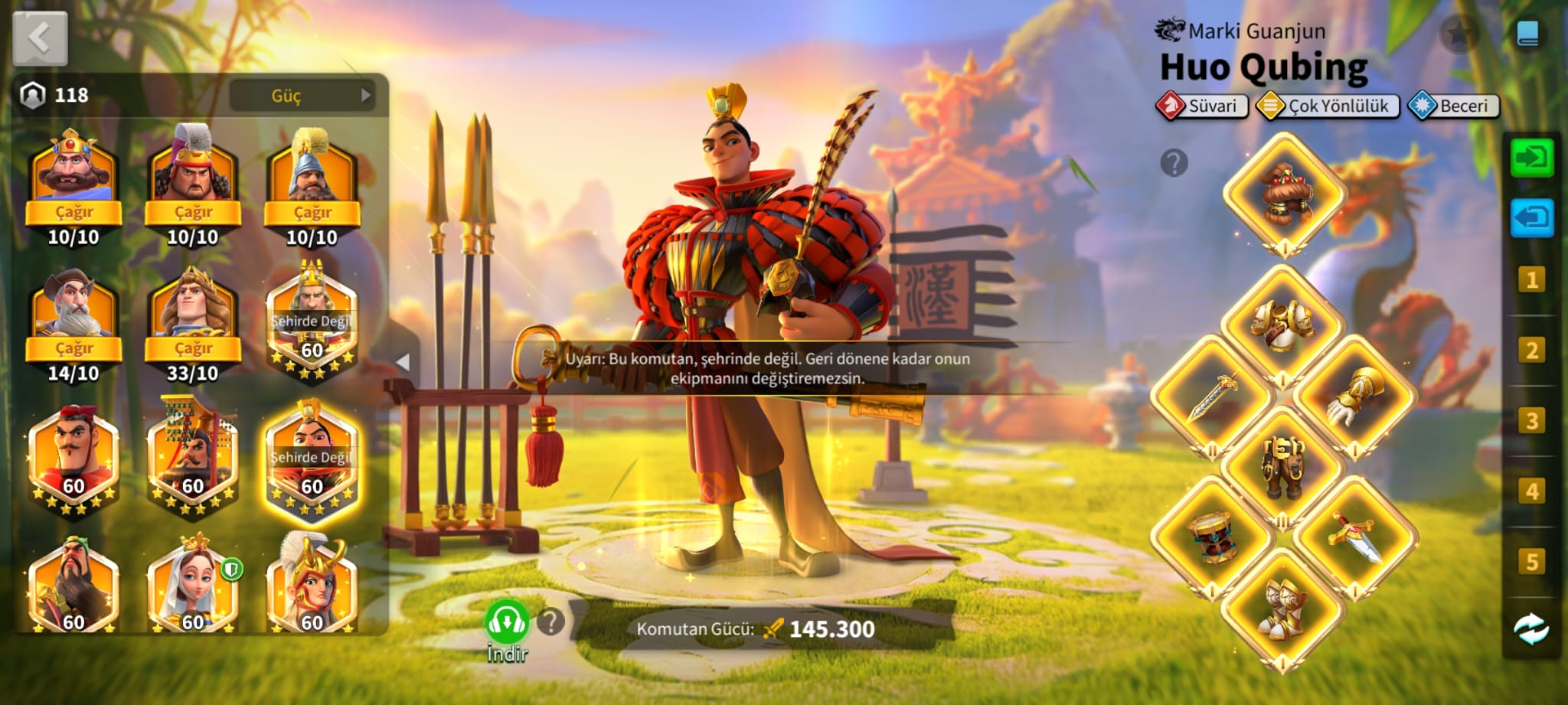Click the blue unequip arrow button

(x=1531, y=218)
